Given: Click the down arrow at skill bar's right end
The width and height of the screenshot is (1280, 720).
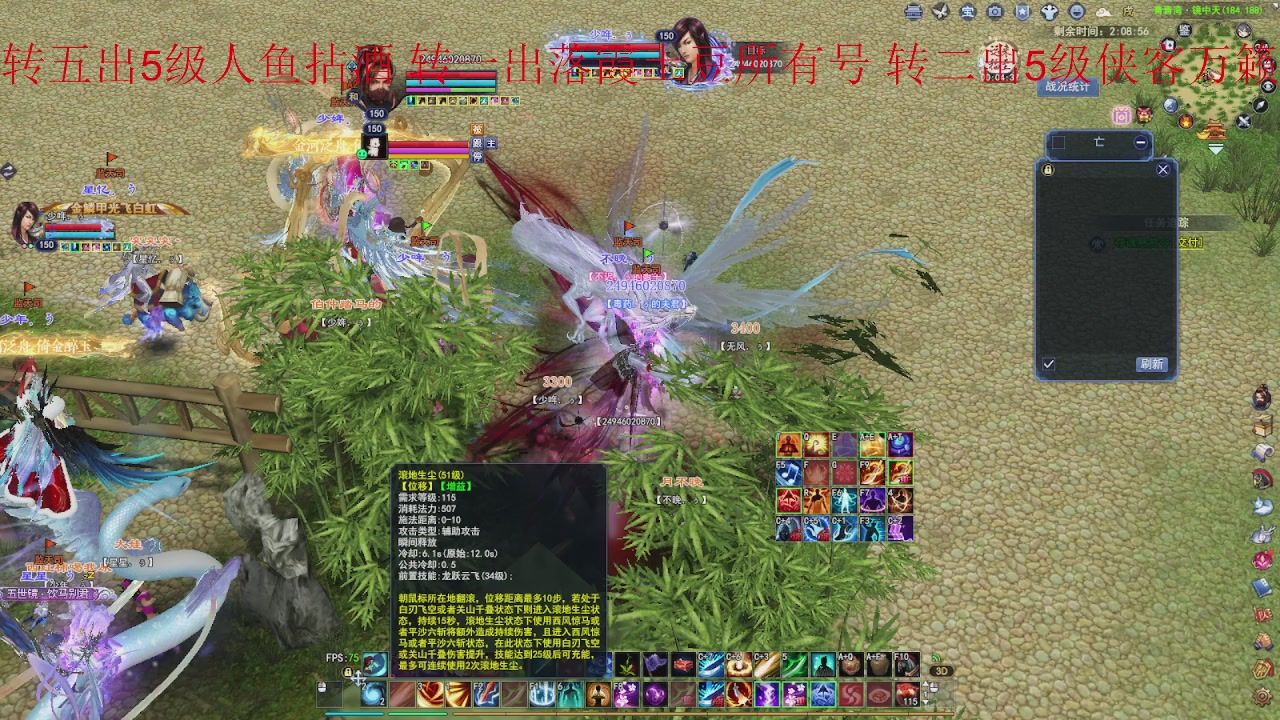Looking at the screenshot, I should coord(926,701).
